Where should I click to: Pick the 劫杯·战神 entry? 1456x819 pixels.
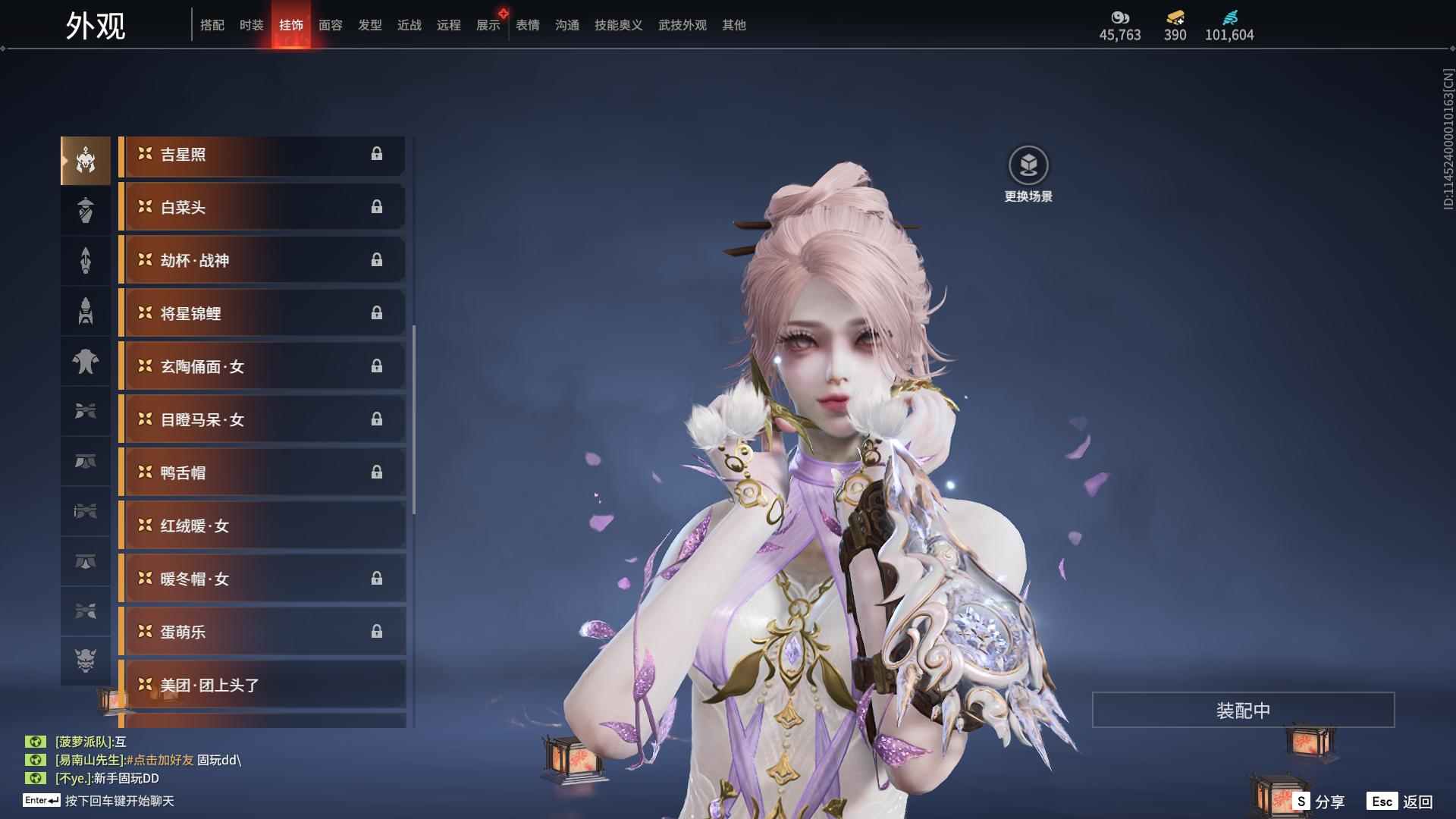(262, 261)
